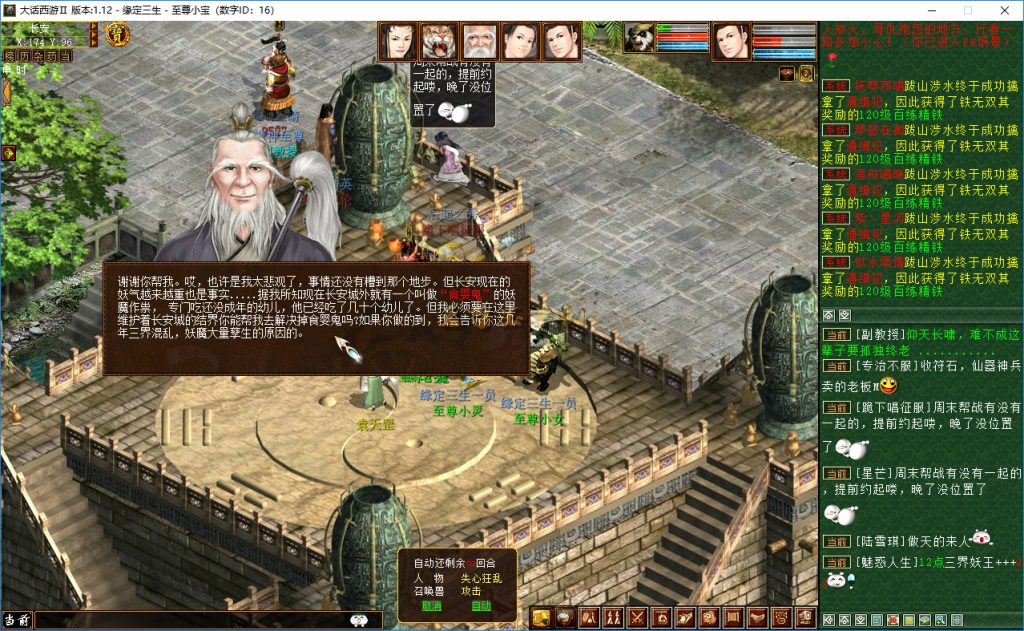Open the emoticon picker beside chat input

[358, 620]
